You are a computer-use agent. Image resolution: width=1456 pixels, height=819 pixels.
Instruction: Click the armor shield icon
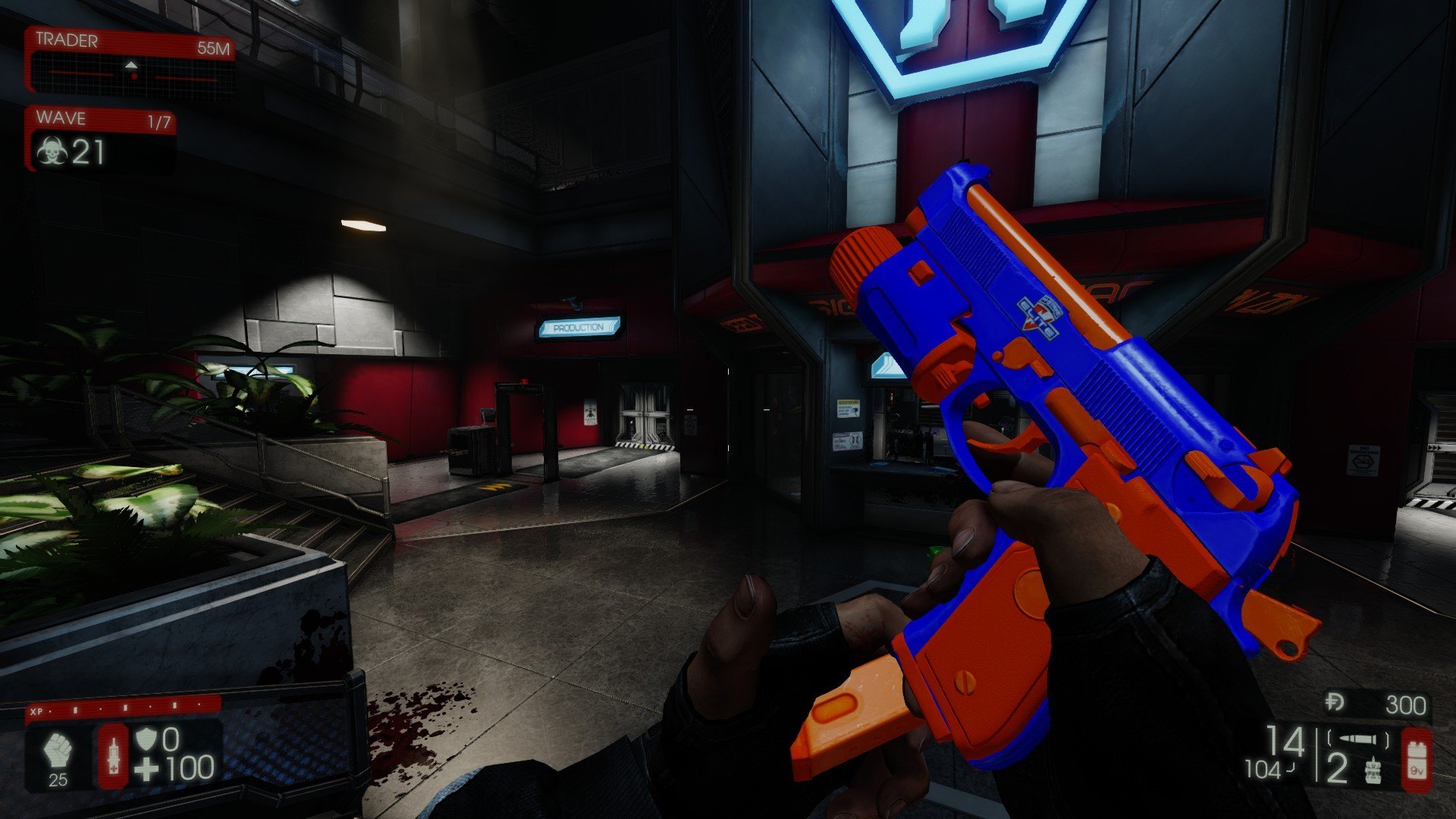point(146,739)
